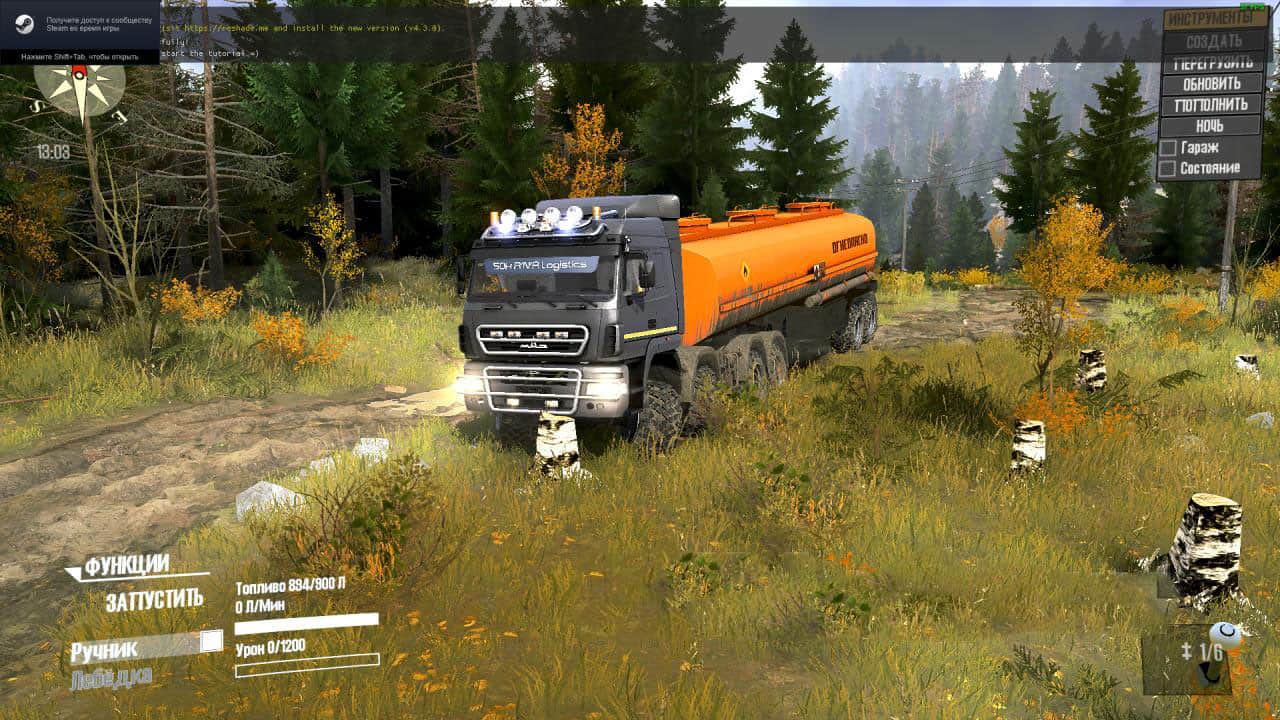Toggle the Гараж checkbox
This screenshot has width=1280, height=720.
[x=1167, y=147]
